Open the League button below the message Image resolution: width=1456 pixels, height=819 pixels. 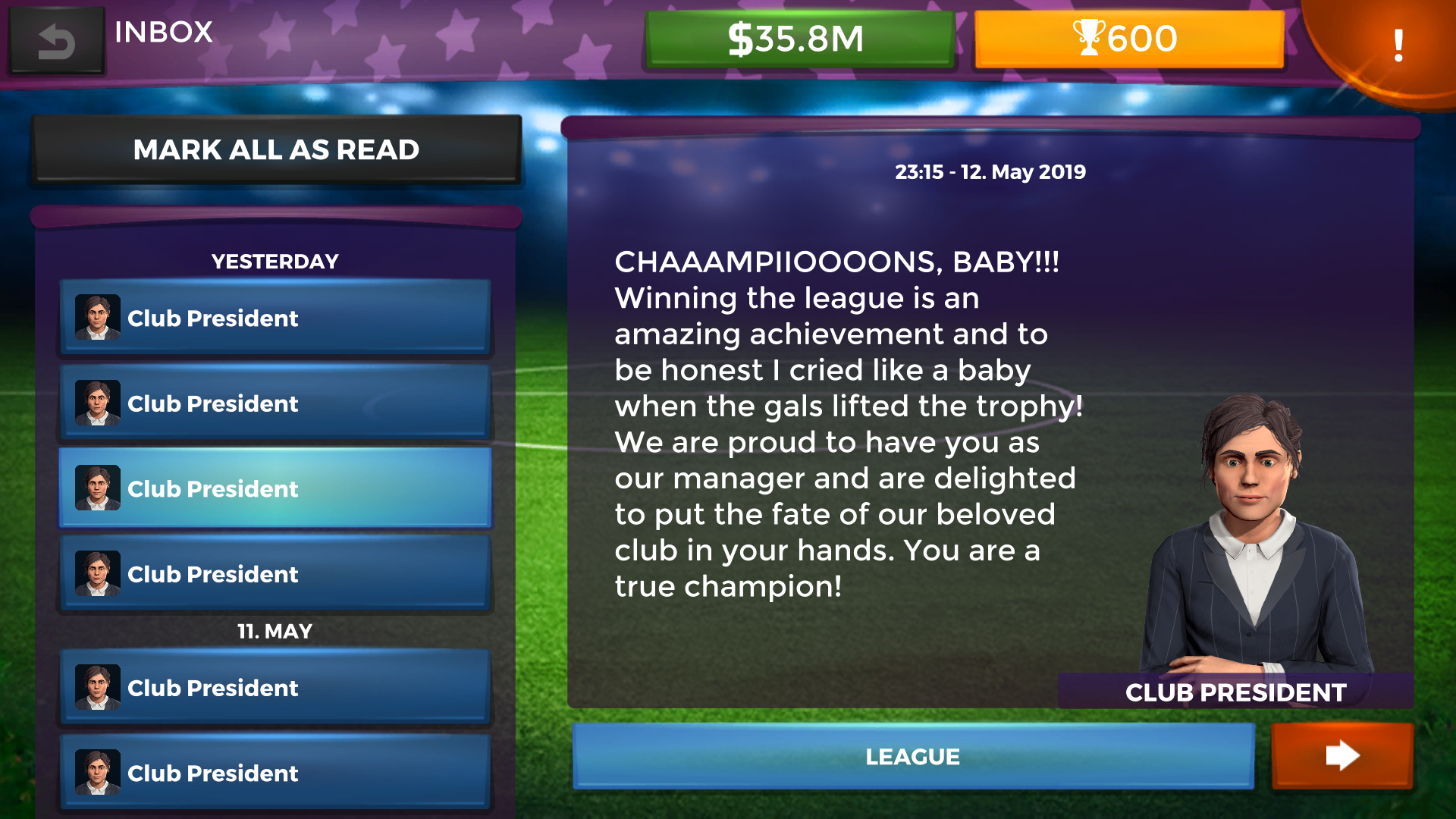tap(913, 756)
